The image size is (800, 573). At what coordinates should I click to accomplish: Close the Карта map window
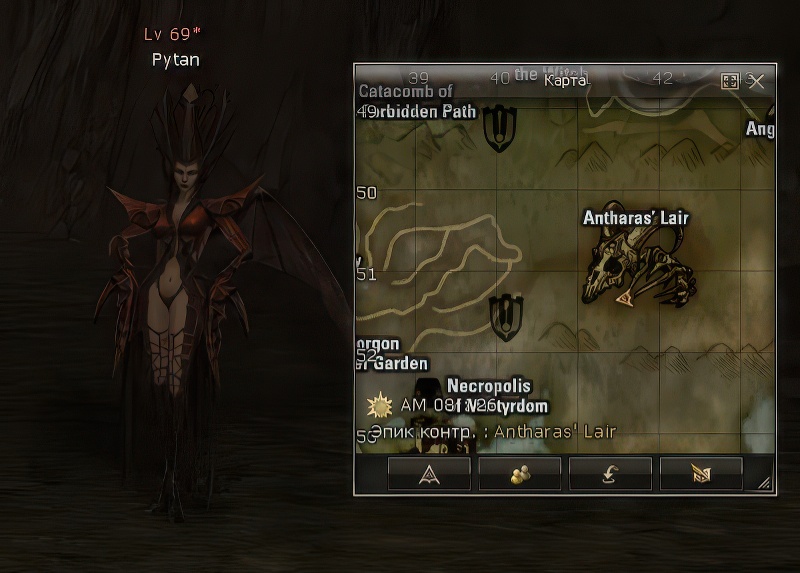pos(756,81)
